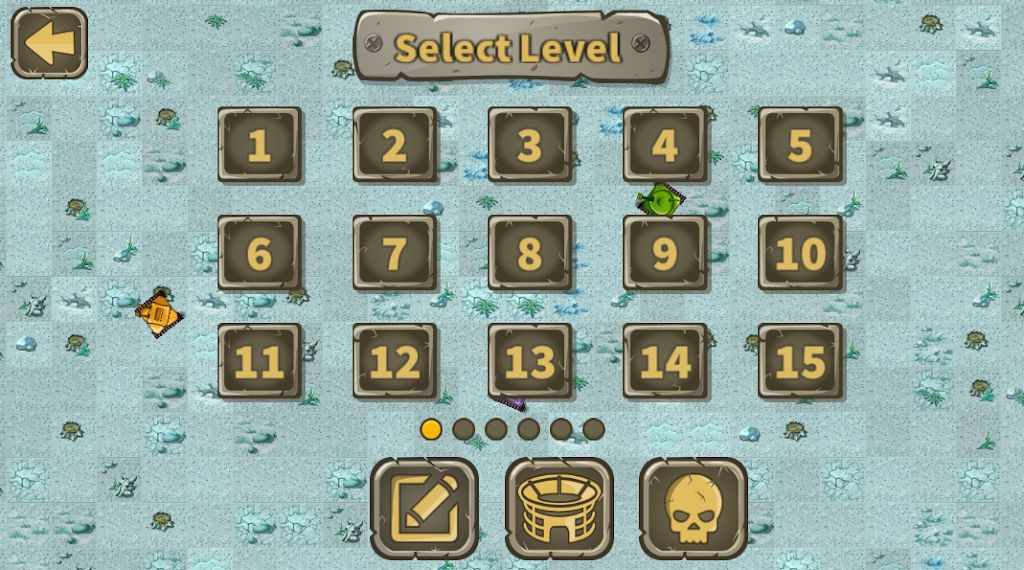Launch level 10
The image size is (1024, 570).
[800, 253]
